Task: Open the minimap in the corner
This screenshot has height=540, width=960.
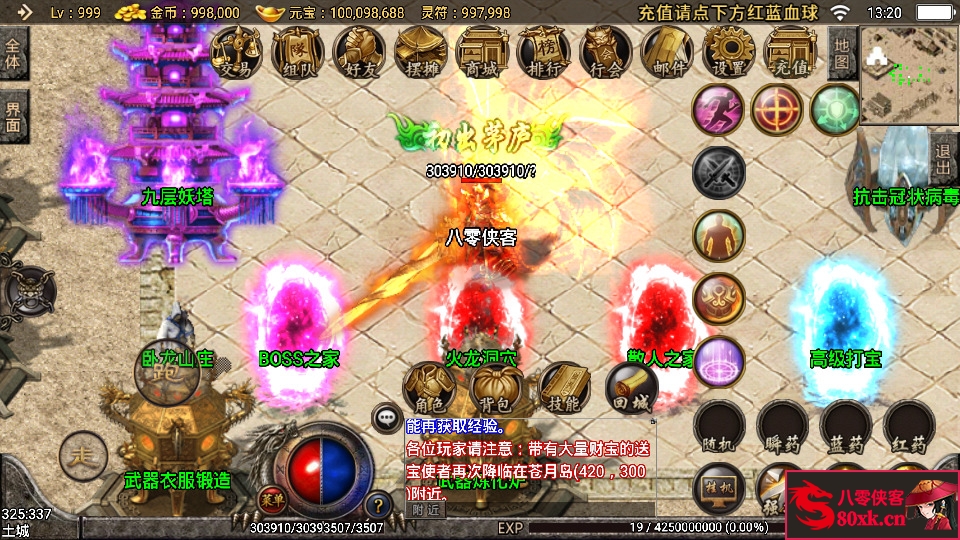Action: pos(908,74)
